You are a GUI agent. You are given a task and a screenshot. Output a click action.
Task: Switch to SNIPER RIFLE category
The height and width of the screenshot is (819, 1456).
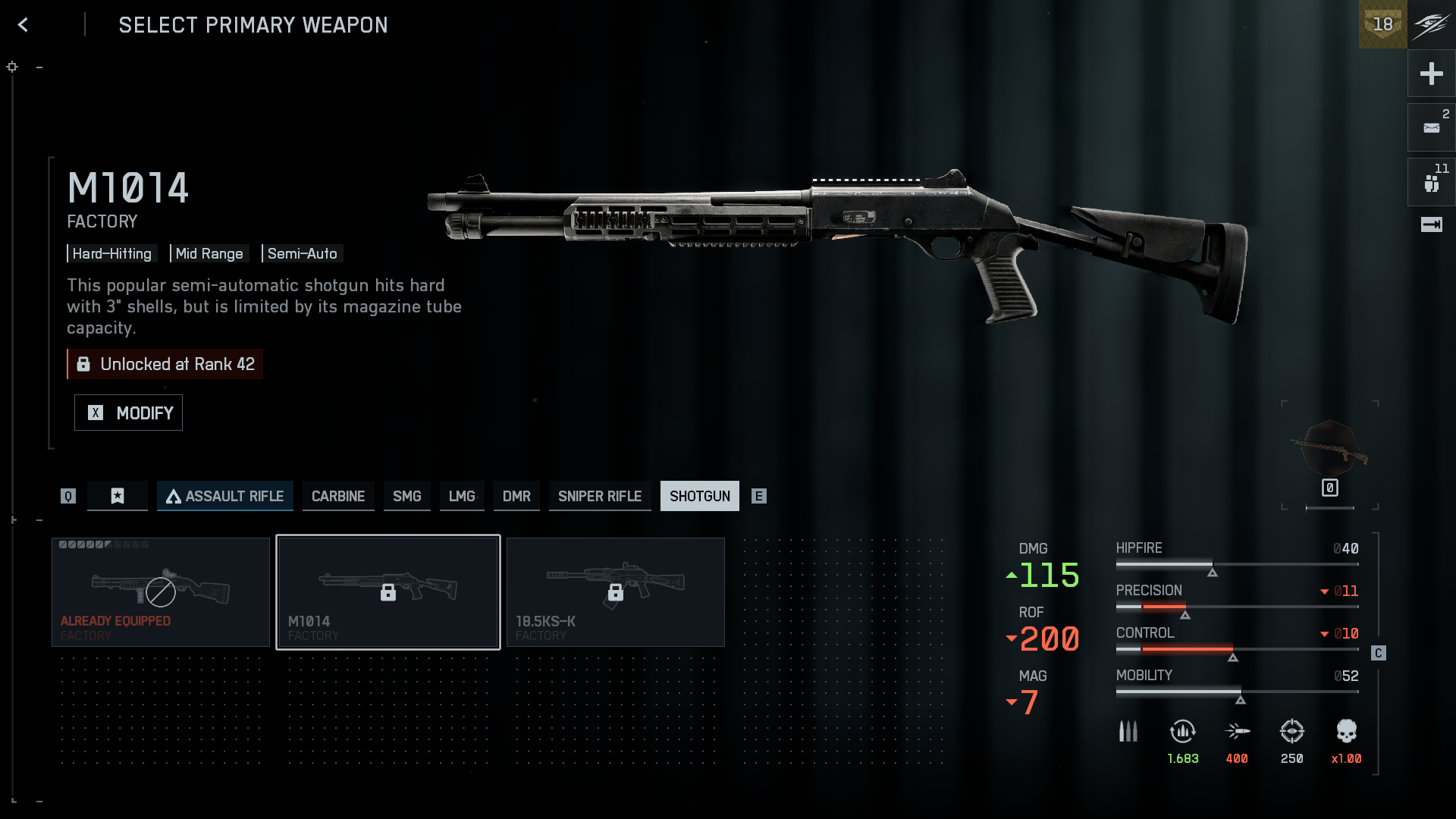click(600, 496)
